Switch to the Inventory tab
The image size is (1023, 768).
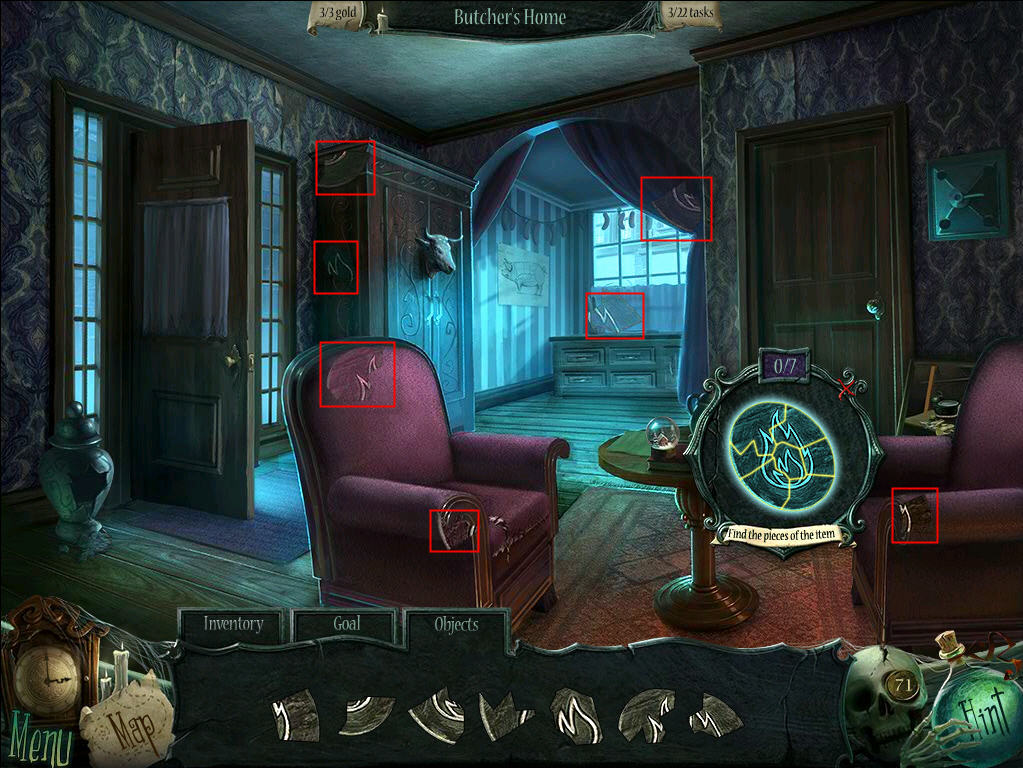[x=233, y=624]
